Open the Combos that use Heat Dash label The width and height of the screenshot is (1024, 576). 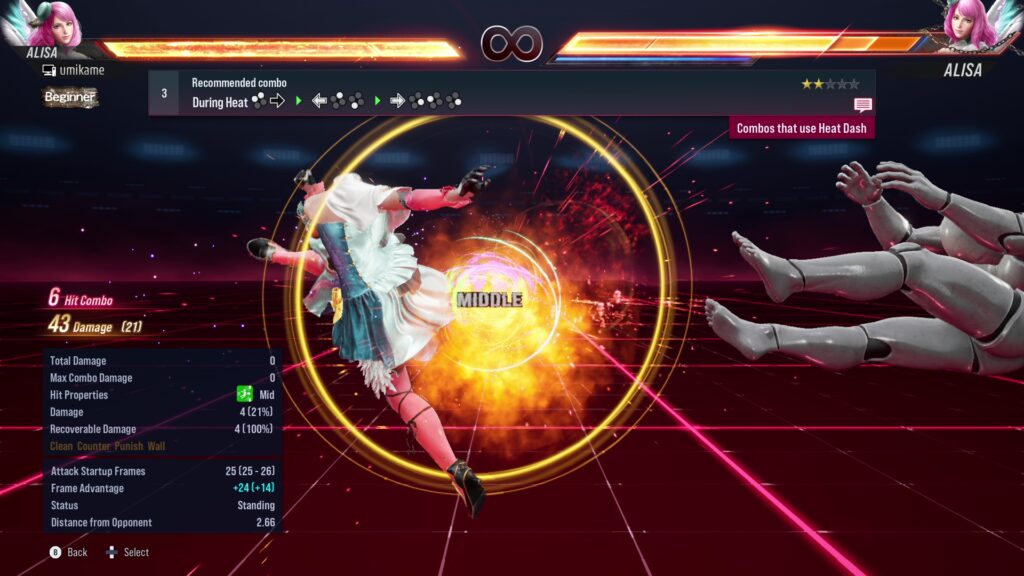(801, 128)
